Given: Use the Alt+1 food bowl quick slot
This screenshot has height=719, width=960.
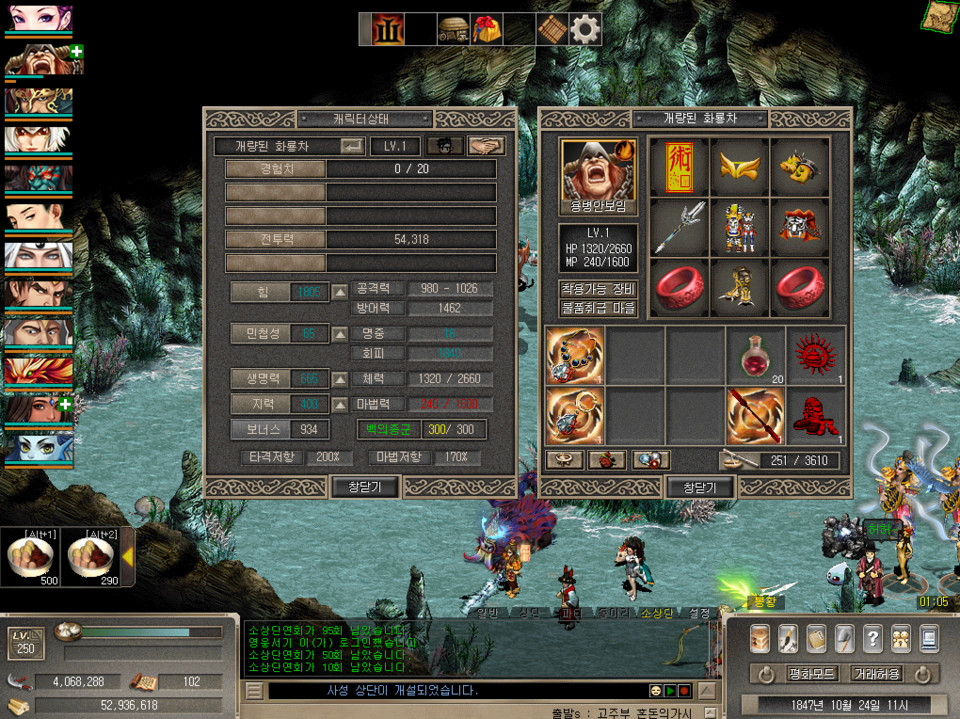Looking at the screenshot, I should (x=30, y=557).
